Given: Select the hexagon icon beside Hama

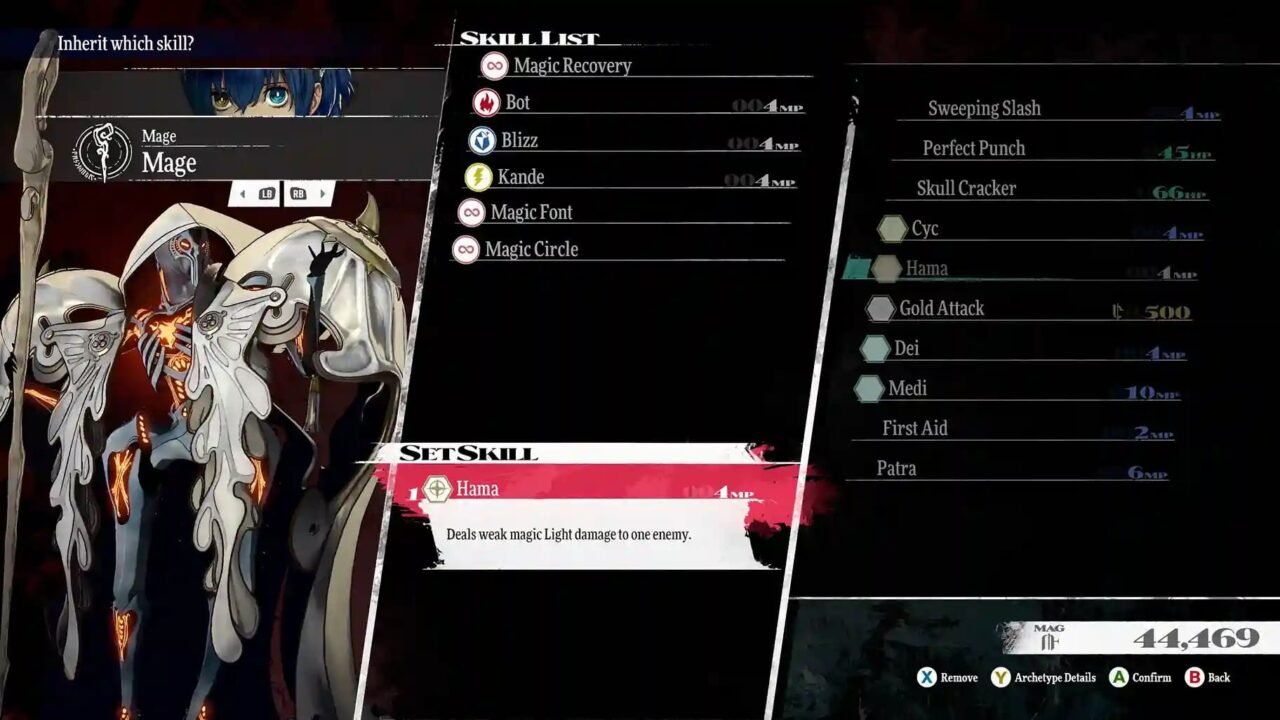Looking at the screenshot, I should tap(890, 269).
